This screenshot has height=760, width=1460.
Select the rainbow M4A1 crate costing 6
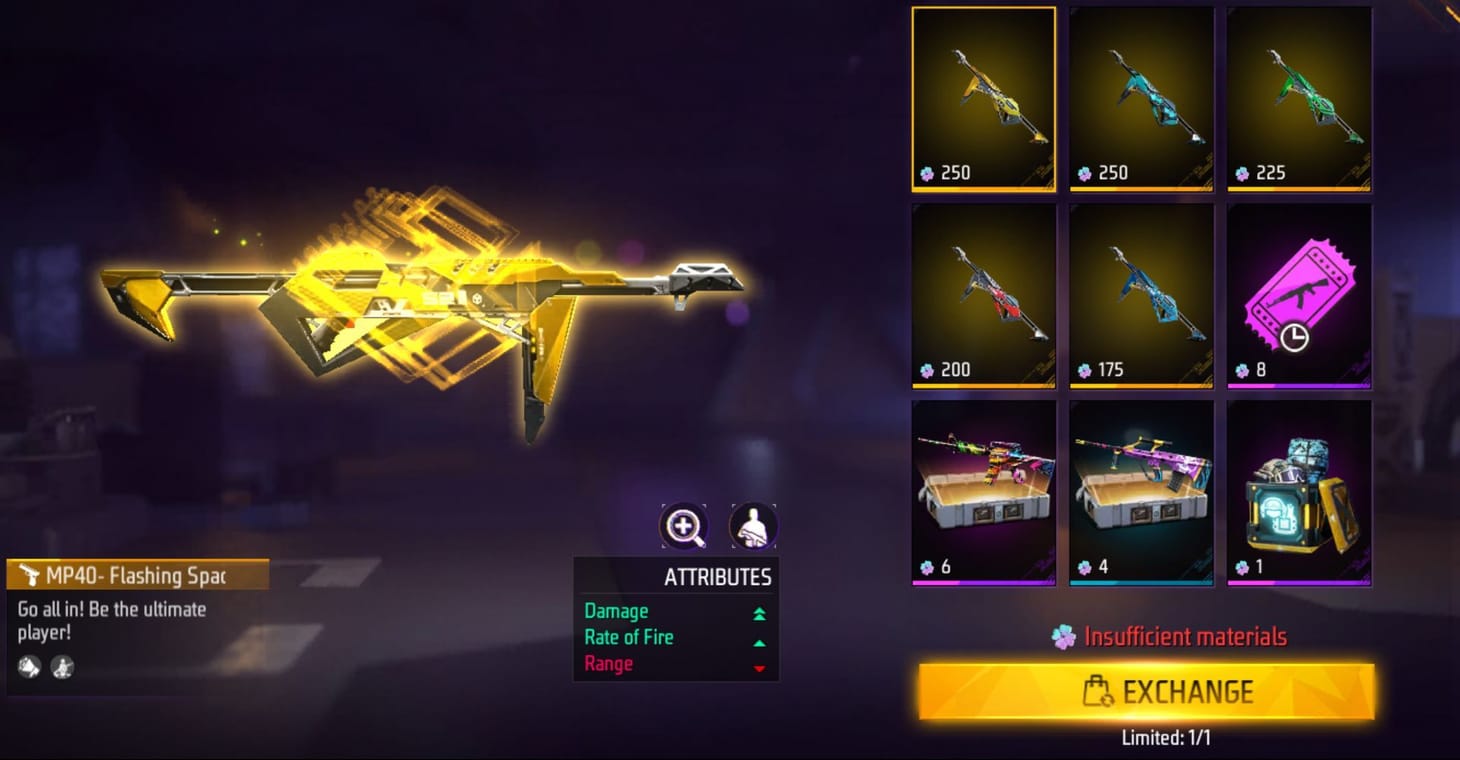(x=983, y=490)
